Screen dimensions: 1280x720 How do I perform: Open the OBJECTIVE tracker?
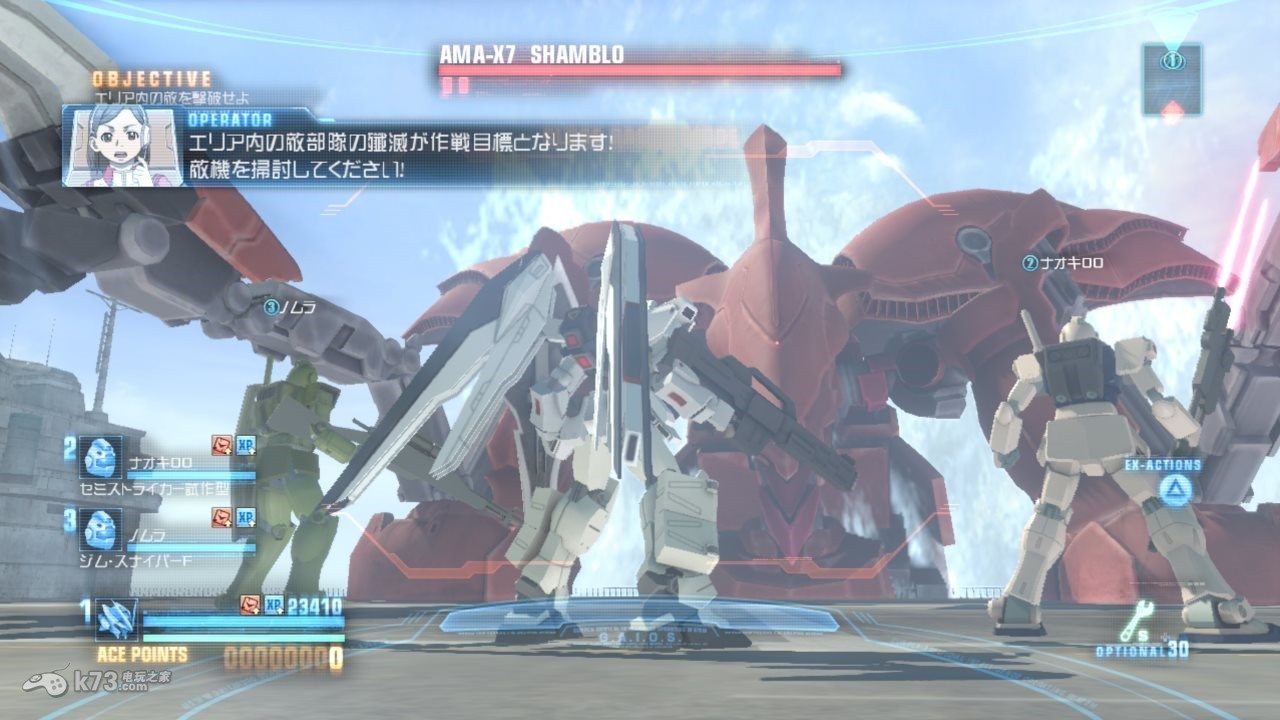click(152, 78)
